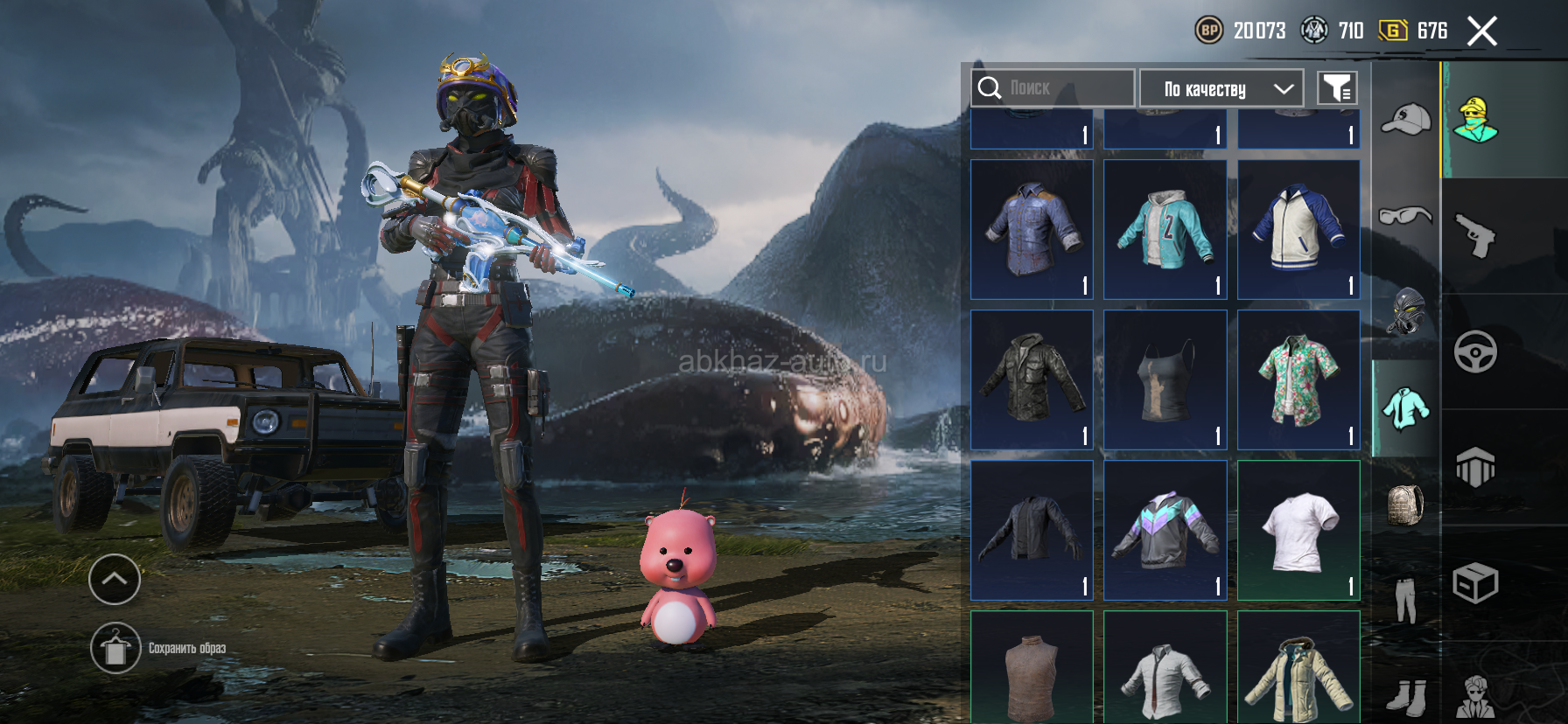
Task: Open the backpack category
Action: 1405,505
